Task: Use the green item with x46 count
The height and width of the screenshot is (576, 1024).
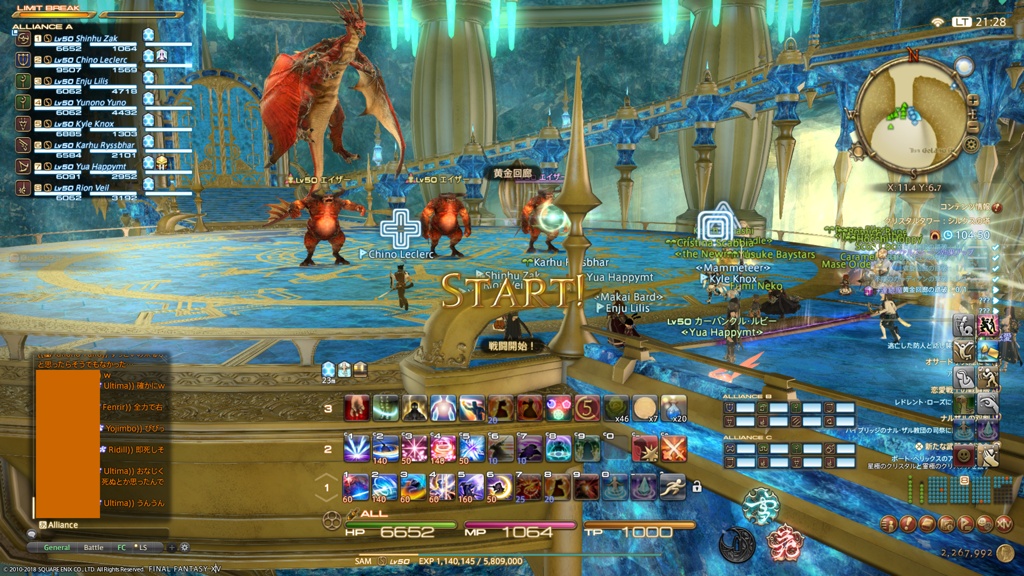Action: point(616,408)
